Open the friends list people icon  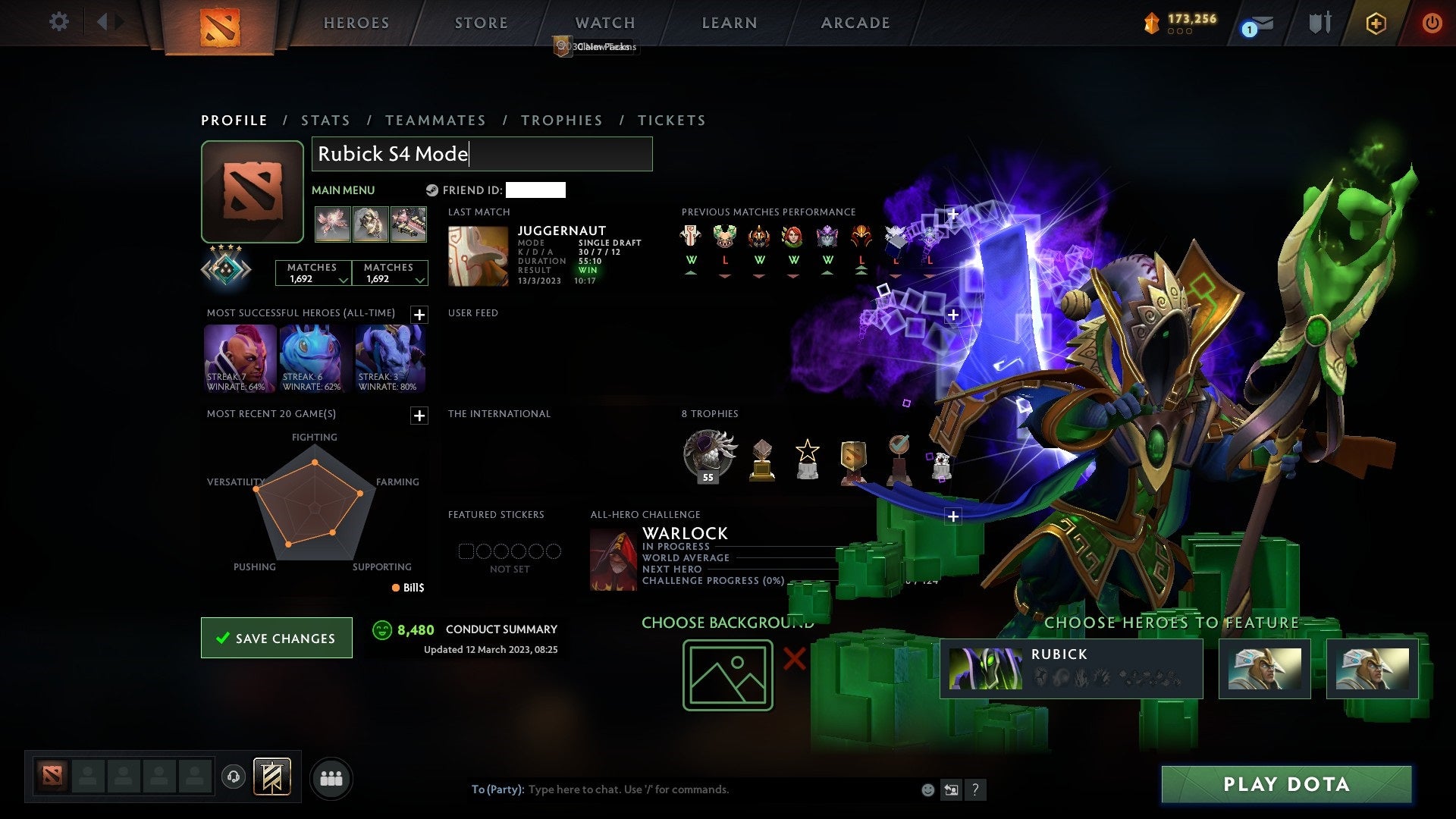331,777
